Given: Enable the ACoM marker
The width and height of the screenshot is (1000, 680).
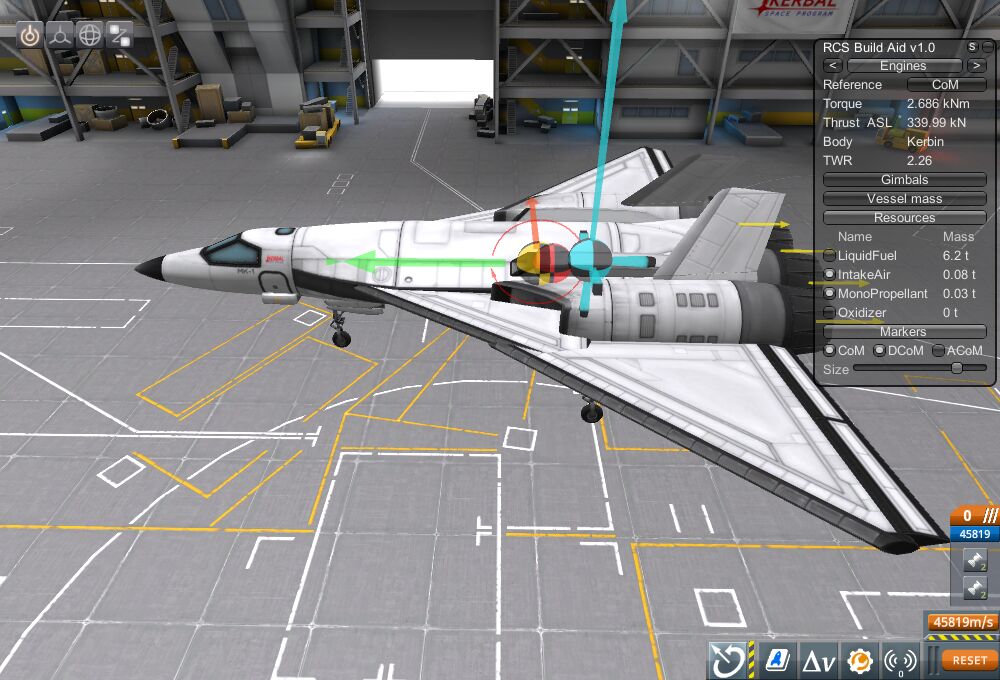Looking at the screenshot, I should coord(938,351).
